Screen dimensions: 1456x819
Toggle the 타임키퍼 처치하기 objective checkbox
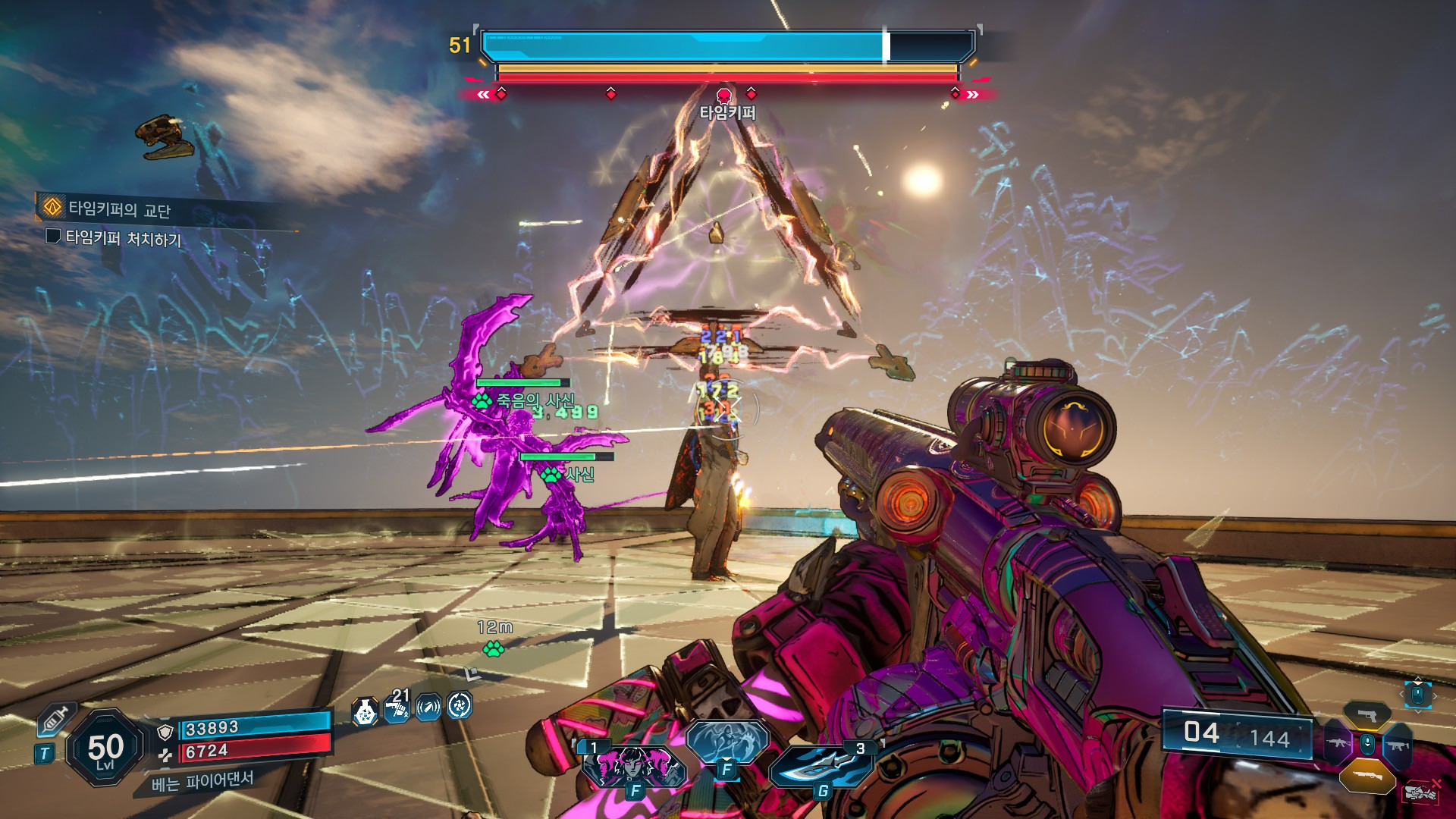point(53,236)
